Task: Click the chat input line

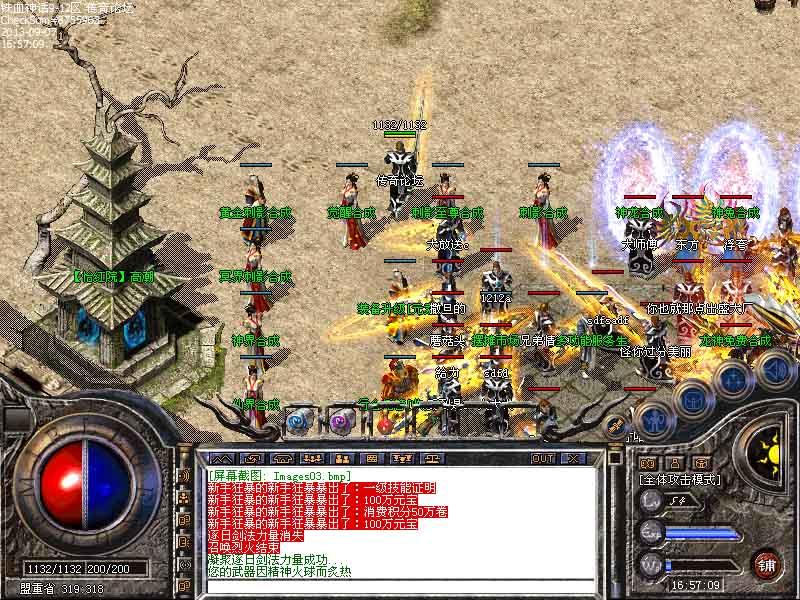Action: (400, 583)
